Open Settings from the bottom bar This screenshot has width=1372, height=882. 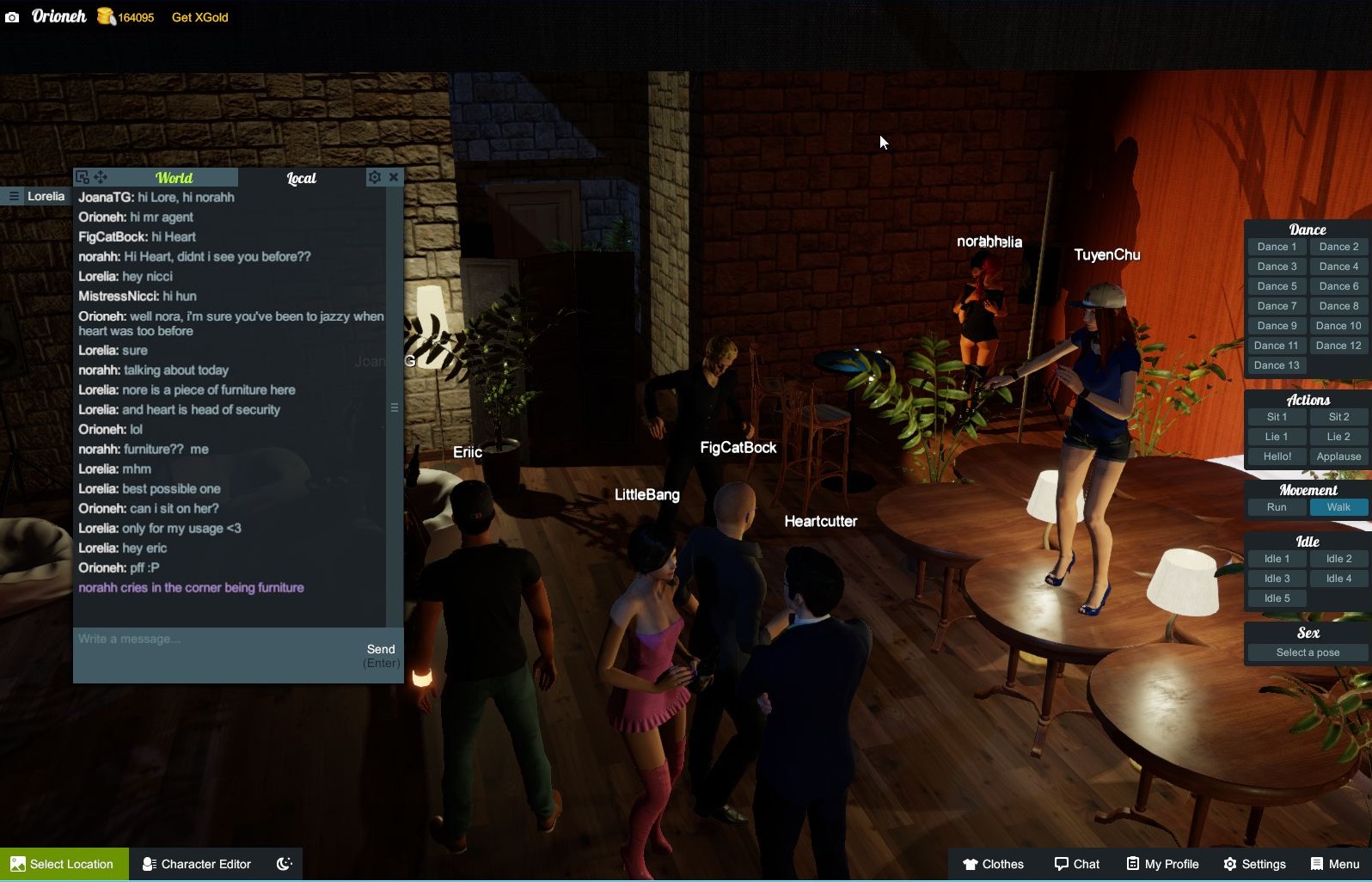1255,864
